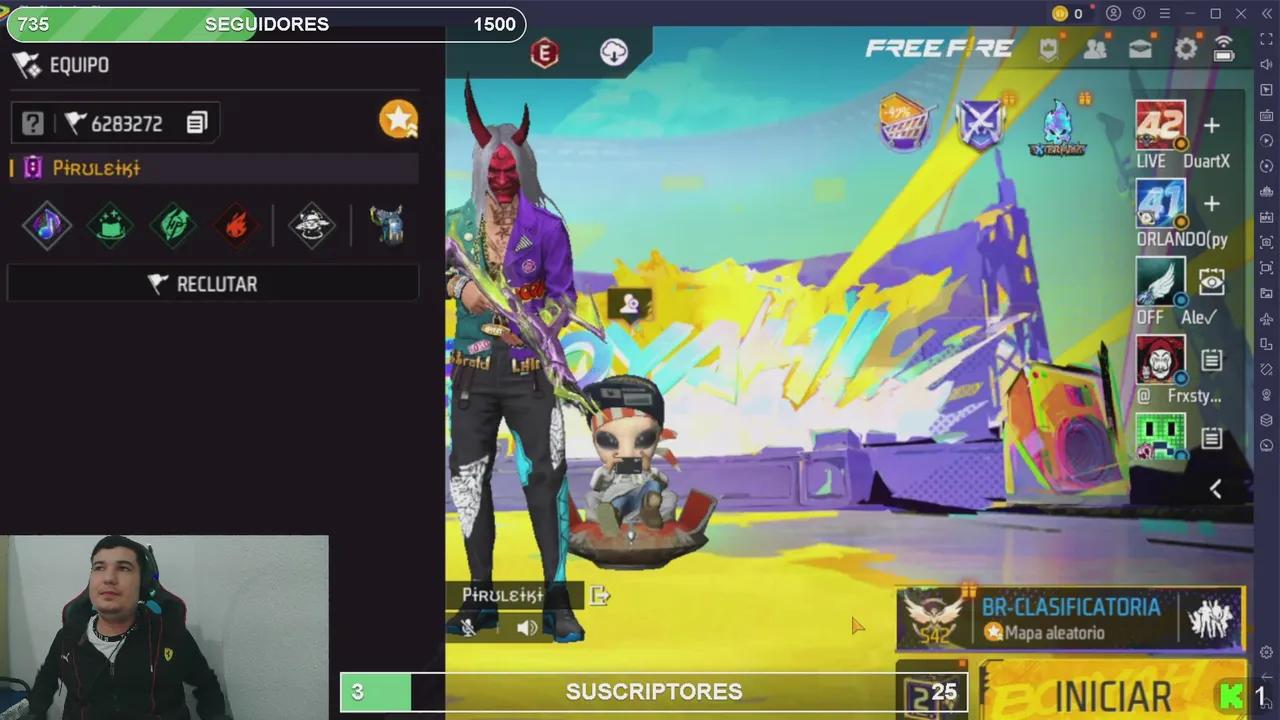
Task: Click the SEGUIDORES progress bar
Action: click(x=265, y=24)
